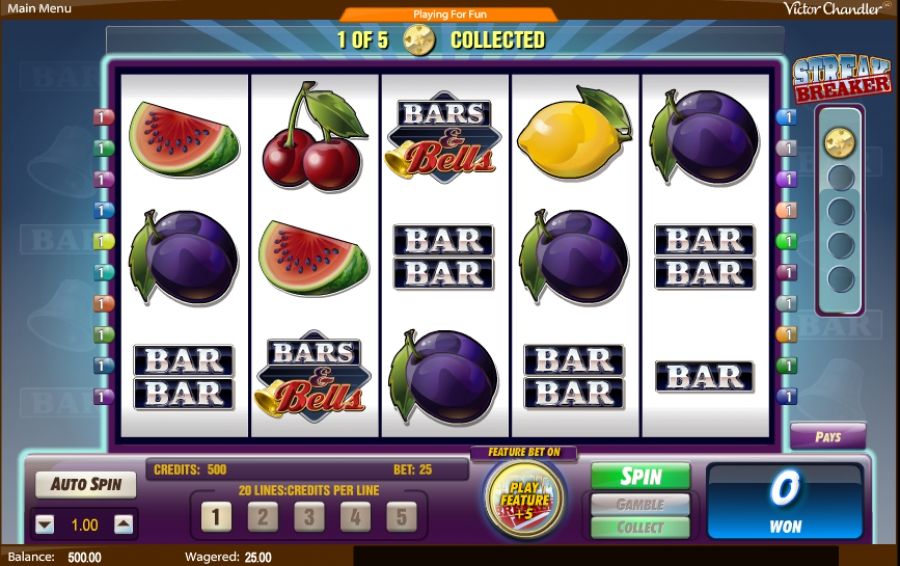This screenshot has height=566, width=900.
Task: Set 3 credits per line
Action: point(308,517)
